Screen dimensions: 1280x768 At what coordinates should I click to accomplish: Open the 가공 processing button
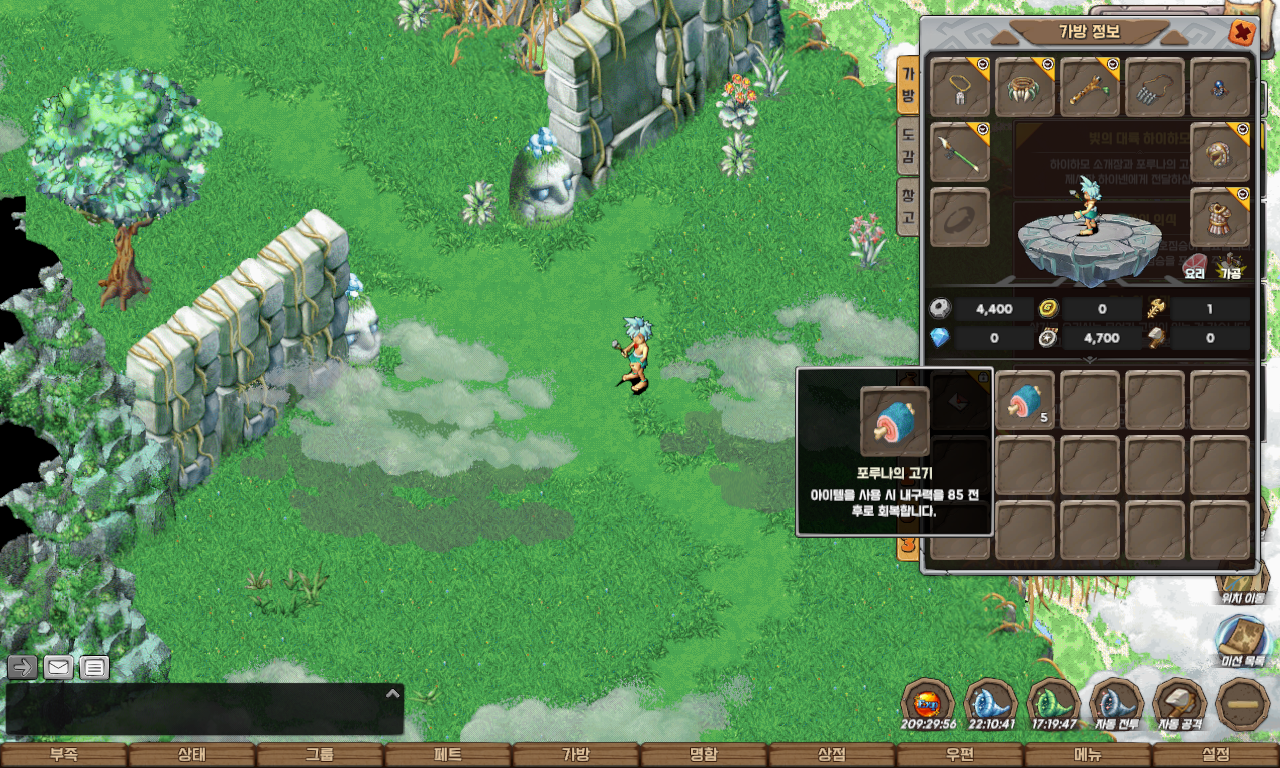coord(1228,266)
